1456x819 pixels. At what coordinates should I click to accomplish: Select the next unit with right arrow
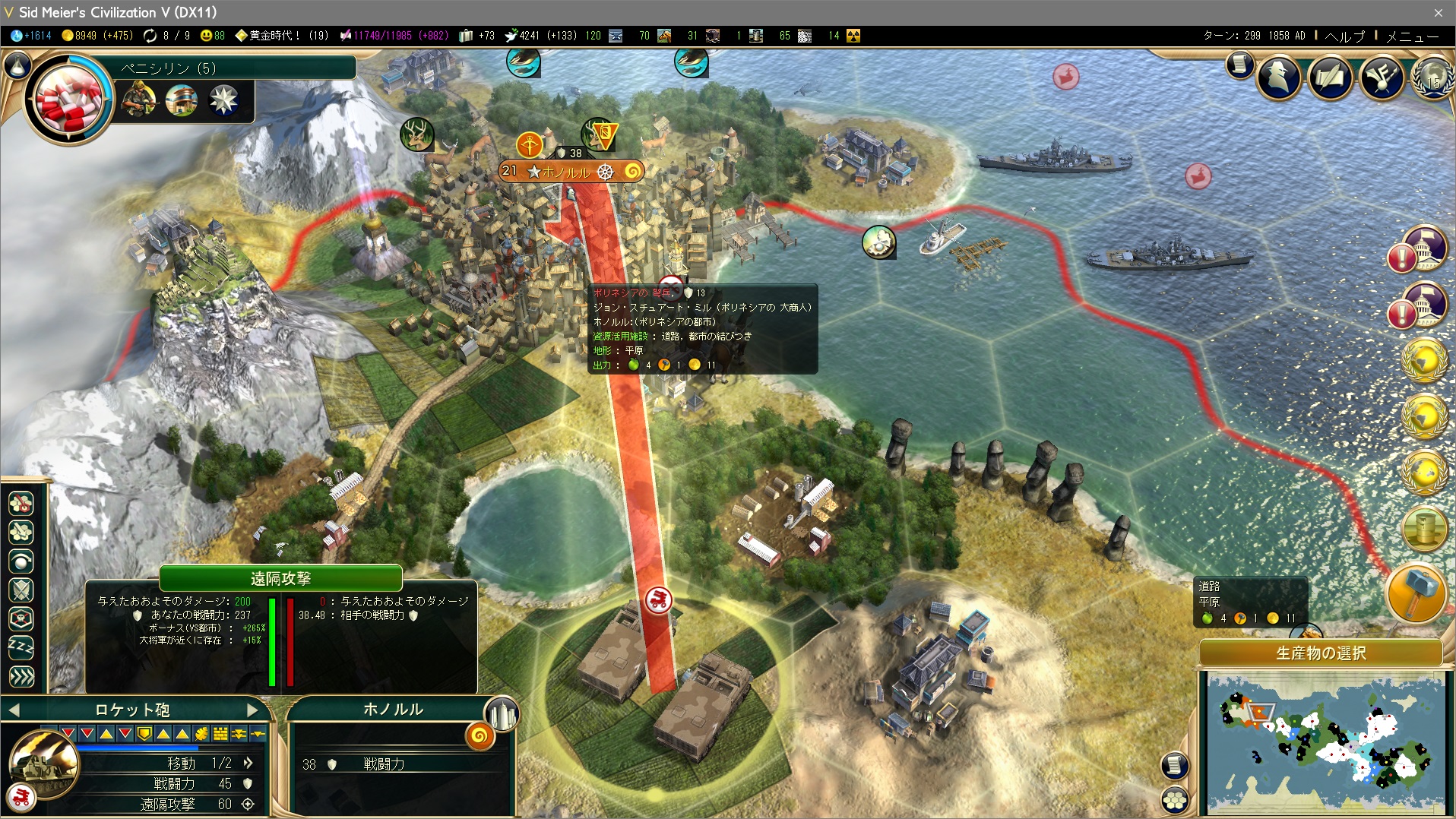(x=253, y=710)
